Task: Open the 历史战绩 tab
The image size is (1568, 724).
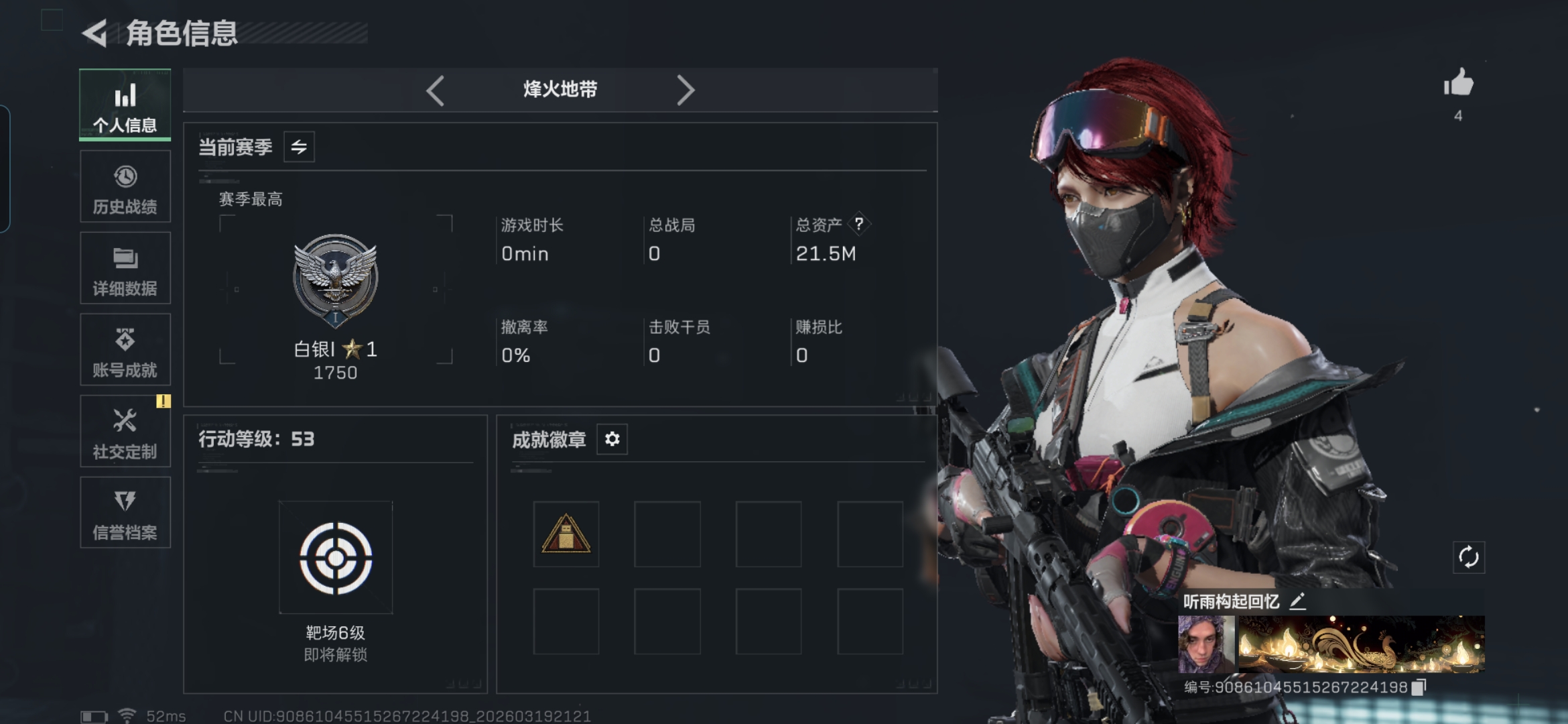Action: (125, 187)
